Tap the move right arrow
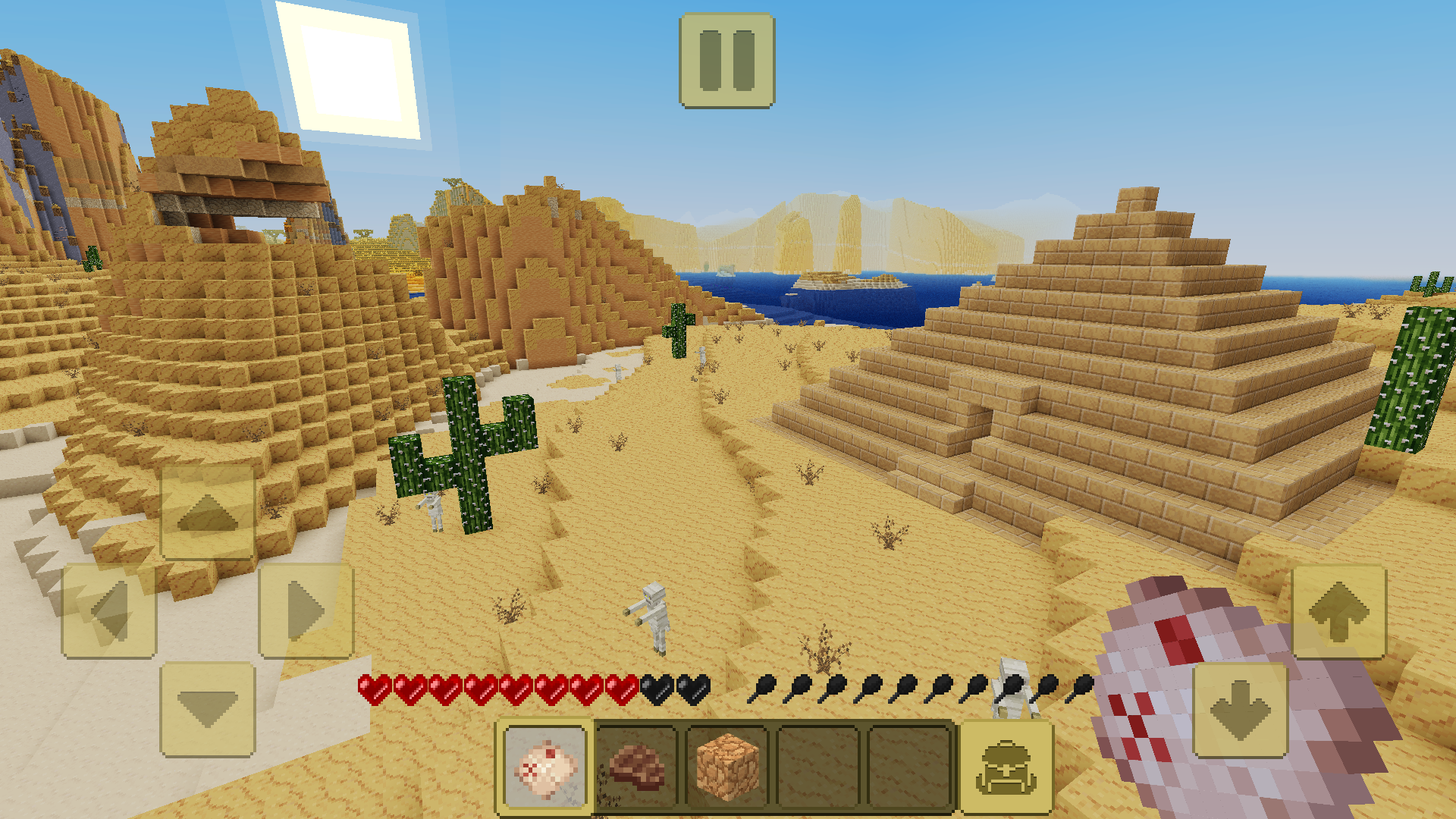Screen dimensions: 1456x819 coord(306,611)
